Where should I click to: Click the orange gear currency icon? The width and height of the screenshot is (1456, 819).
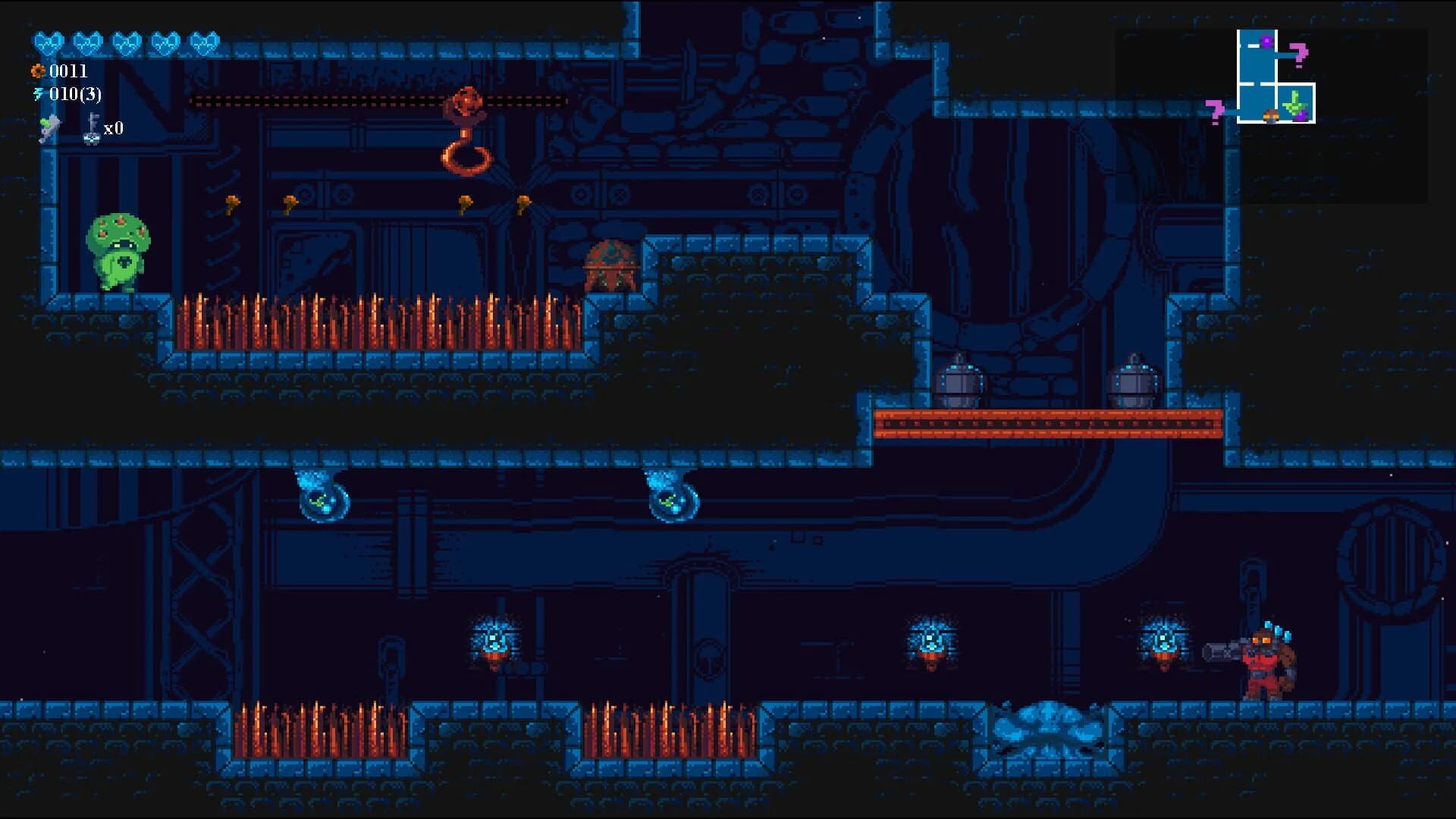point(38,74)
